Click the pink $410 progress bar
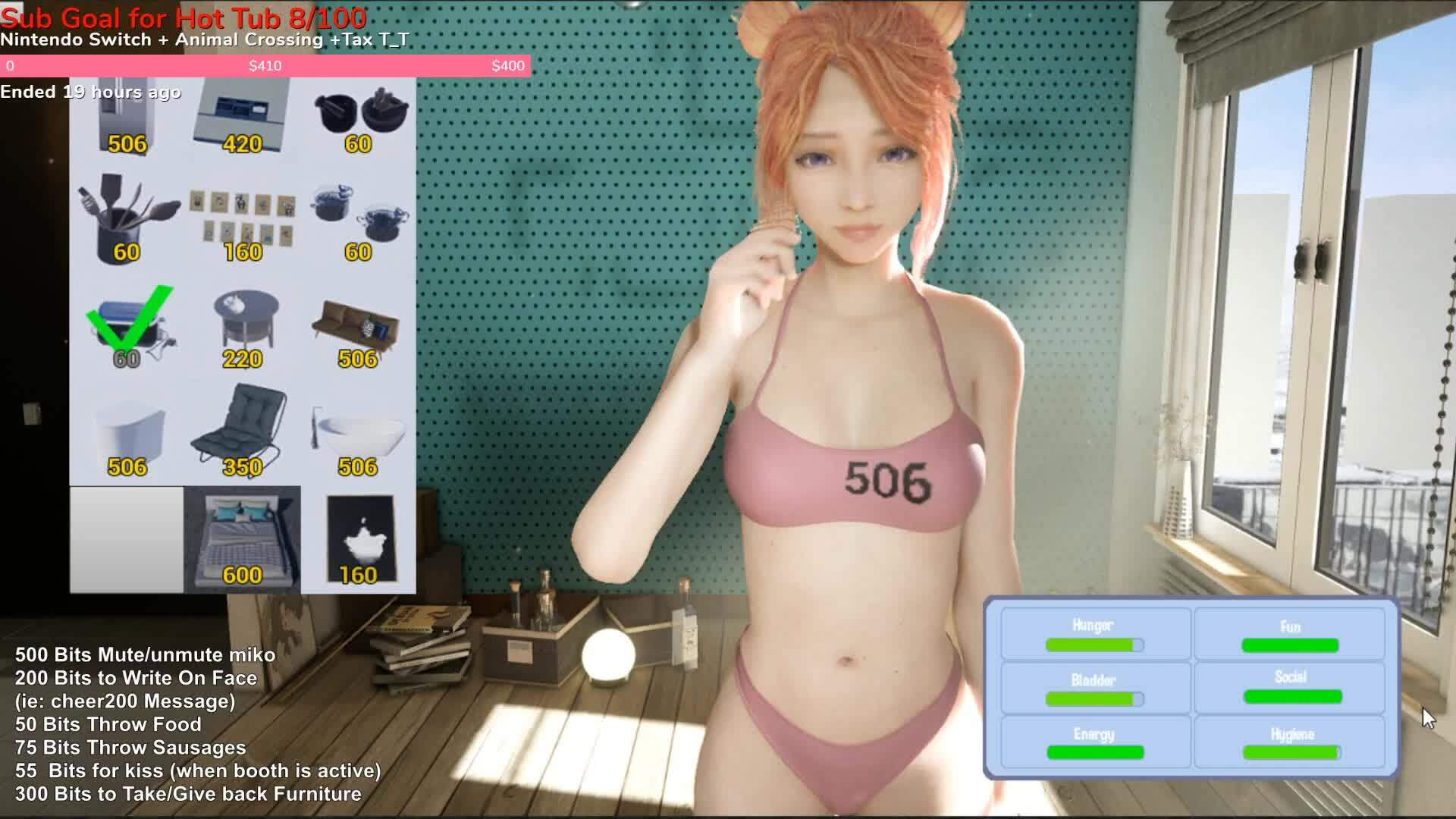 [265, 66]
